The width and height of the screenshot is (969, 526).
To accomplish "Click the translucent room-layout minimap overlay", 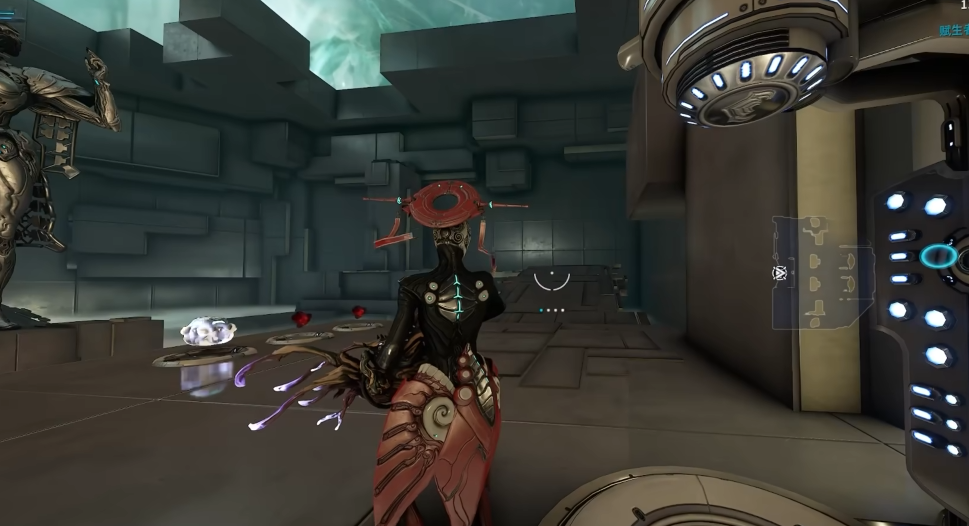I will click(822, 271).
